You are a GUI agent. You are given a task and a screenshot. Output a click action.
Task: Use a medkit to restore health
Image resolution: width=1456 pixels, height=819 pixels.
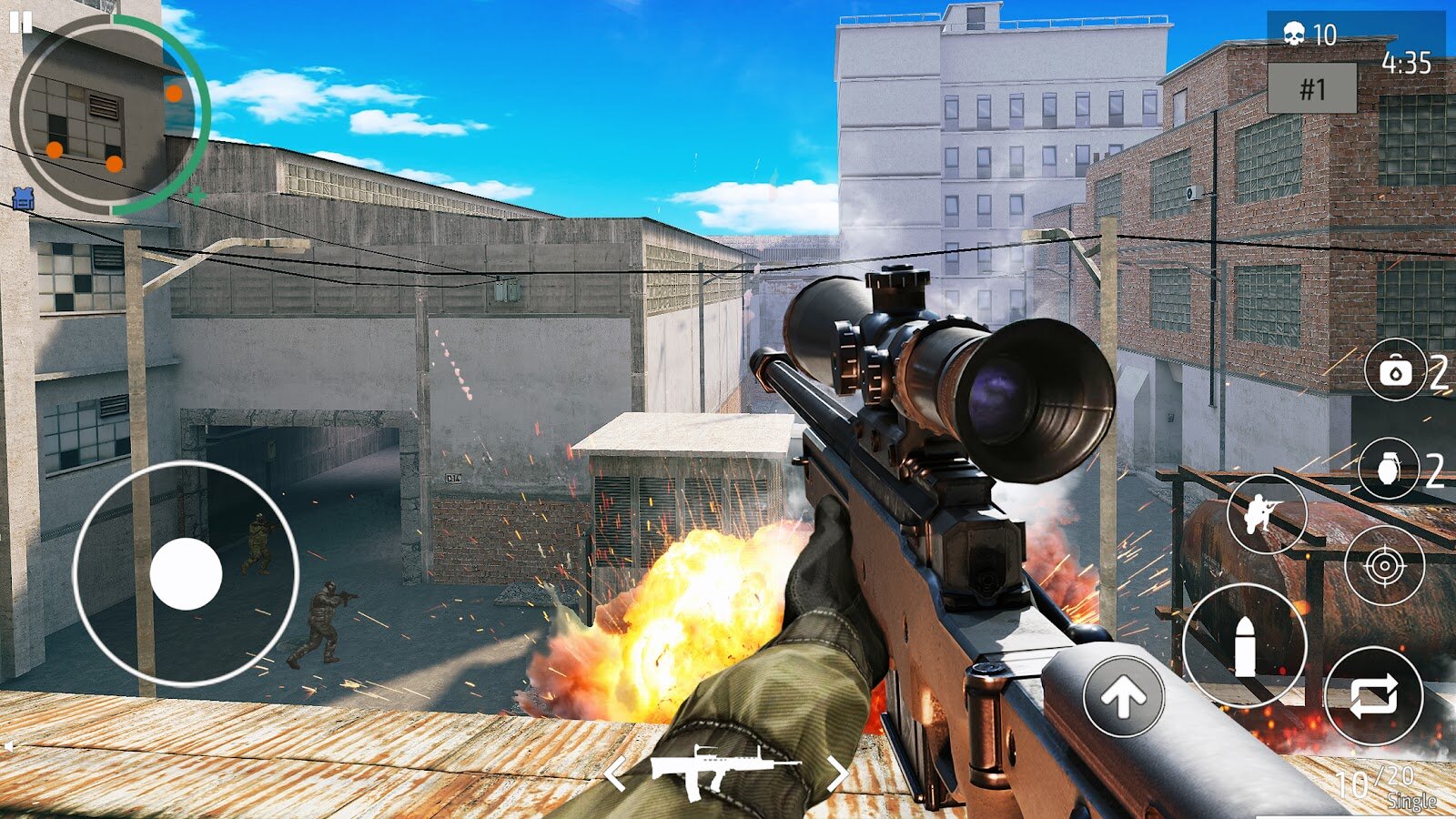tap(1395, 371)
